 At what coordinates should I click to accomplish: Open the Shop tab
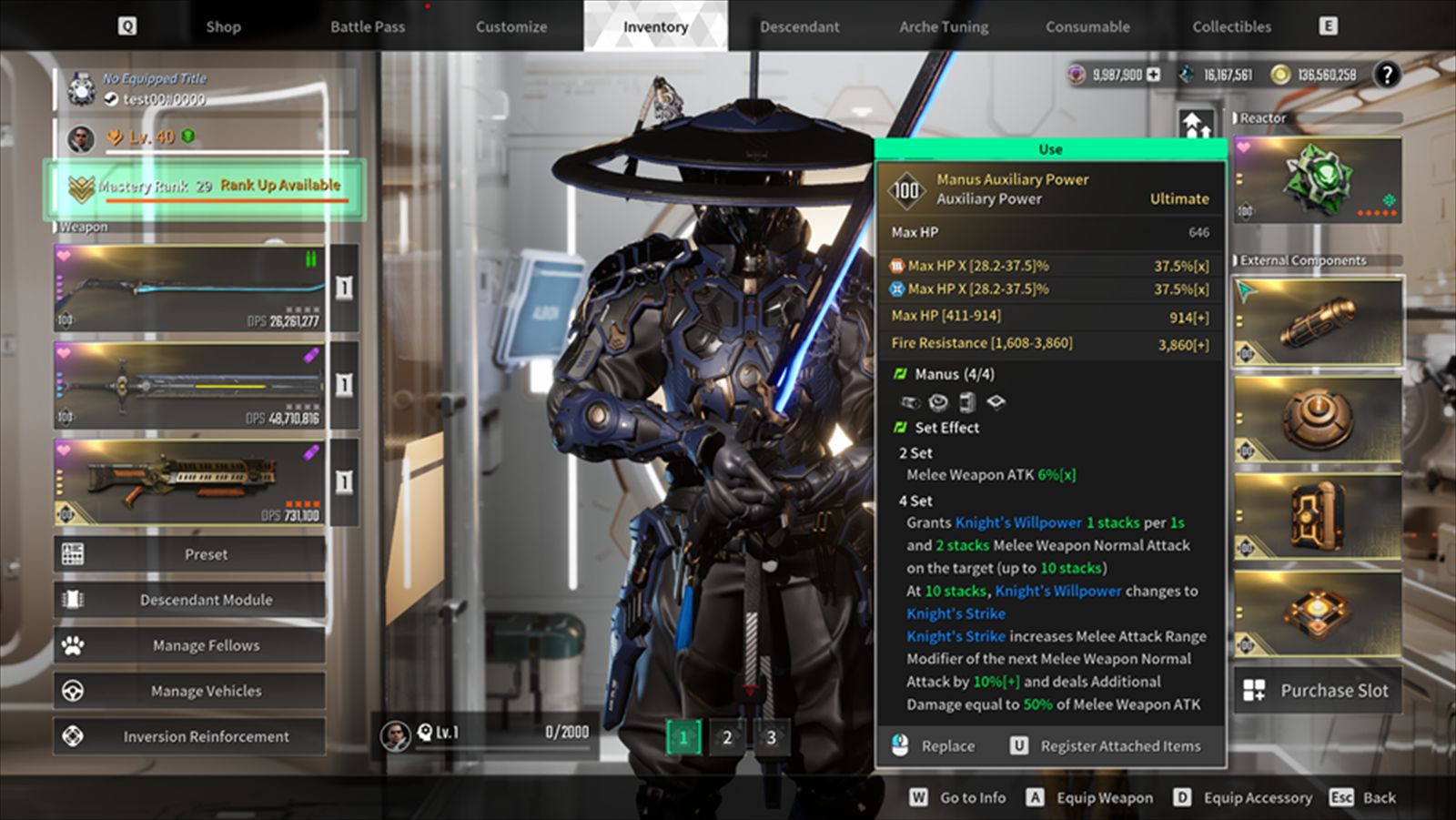tap(223, 26)
